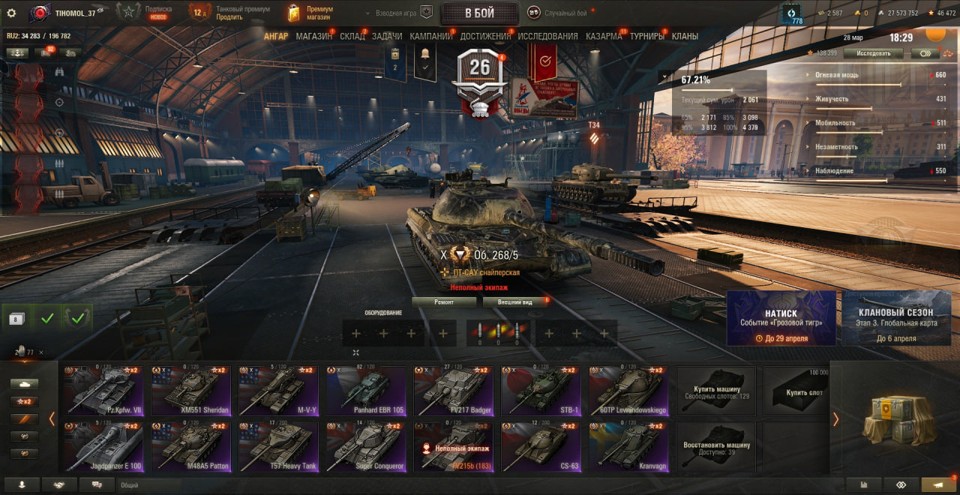Choose the Super Conqueror in the carousel
Image resolution: width=960 pixels, height=495 pixels.
tap(369, 445)
